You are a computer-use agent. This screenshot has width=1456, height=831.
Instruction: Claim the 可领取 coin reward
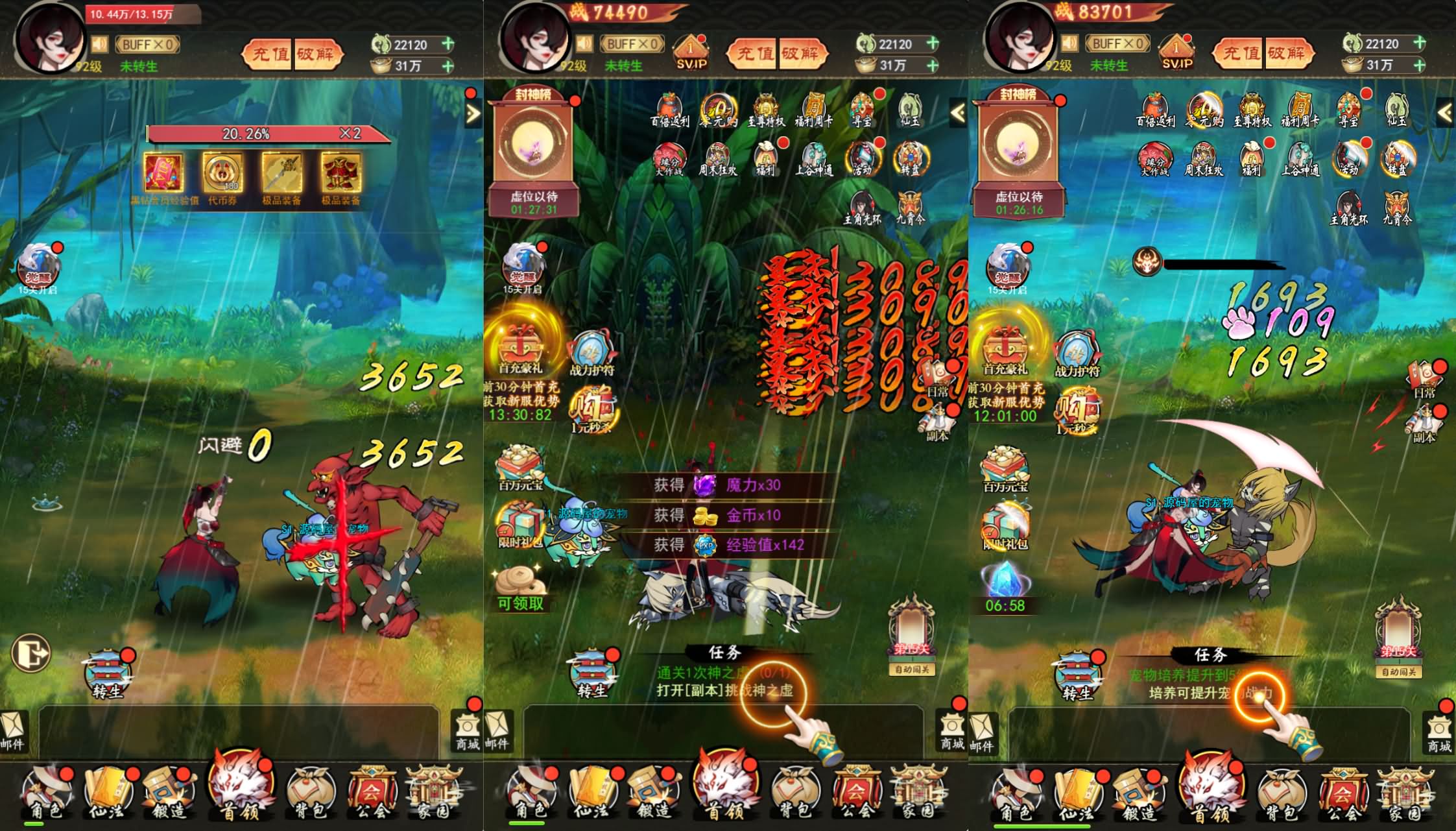point(520,587)
